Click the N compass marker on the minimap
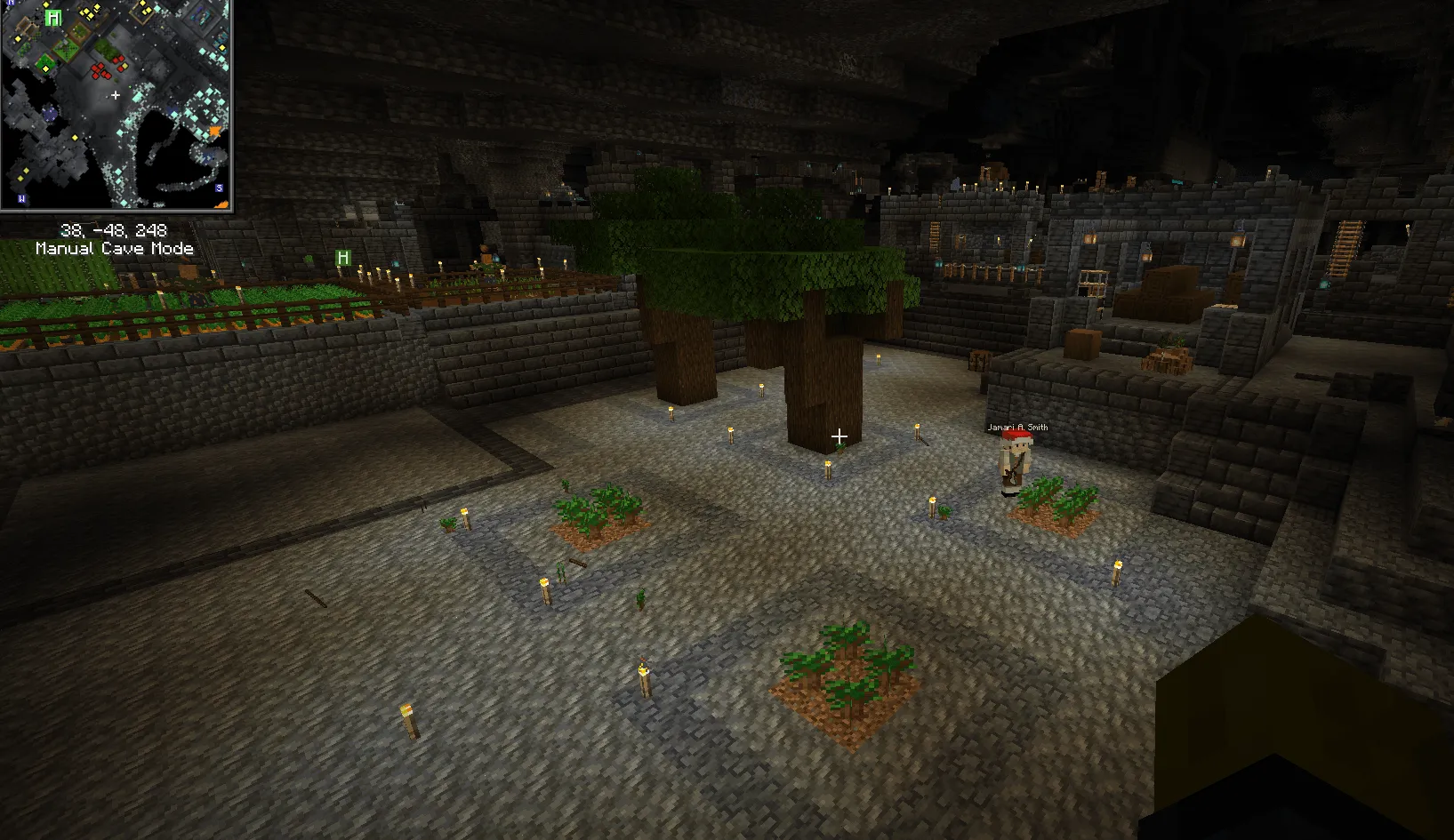 pyautogui.click(x=12, y=4)
